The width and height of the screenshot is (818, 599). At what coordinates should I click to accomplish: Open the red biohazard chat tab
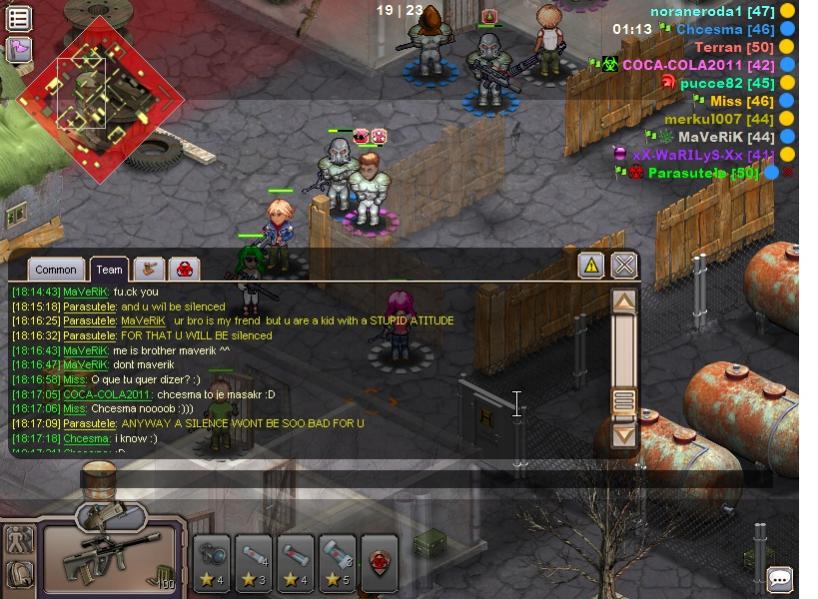pyautogui.click(x=184, y=268)
